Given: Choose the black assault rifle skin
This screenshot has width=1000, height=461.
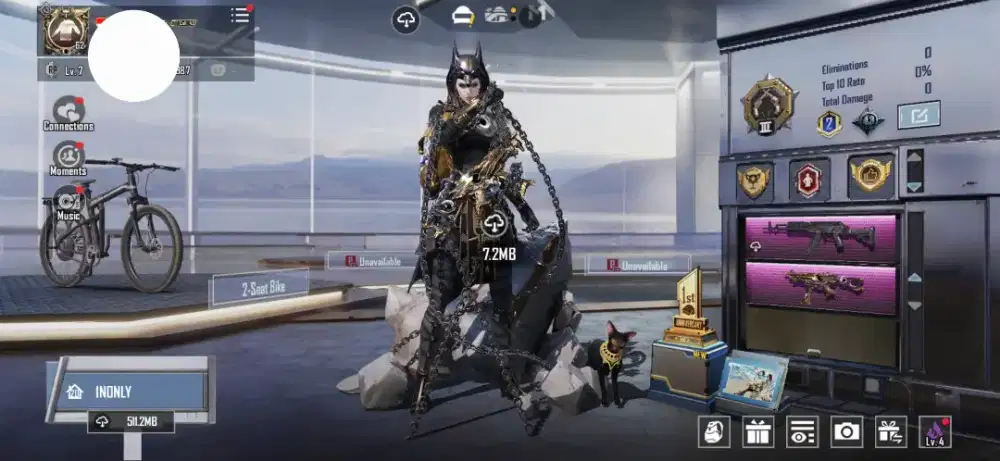Looking at the screenshot, I should point(818,237).
